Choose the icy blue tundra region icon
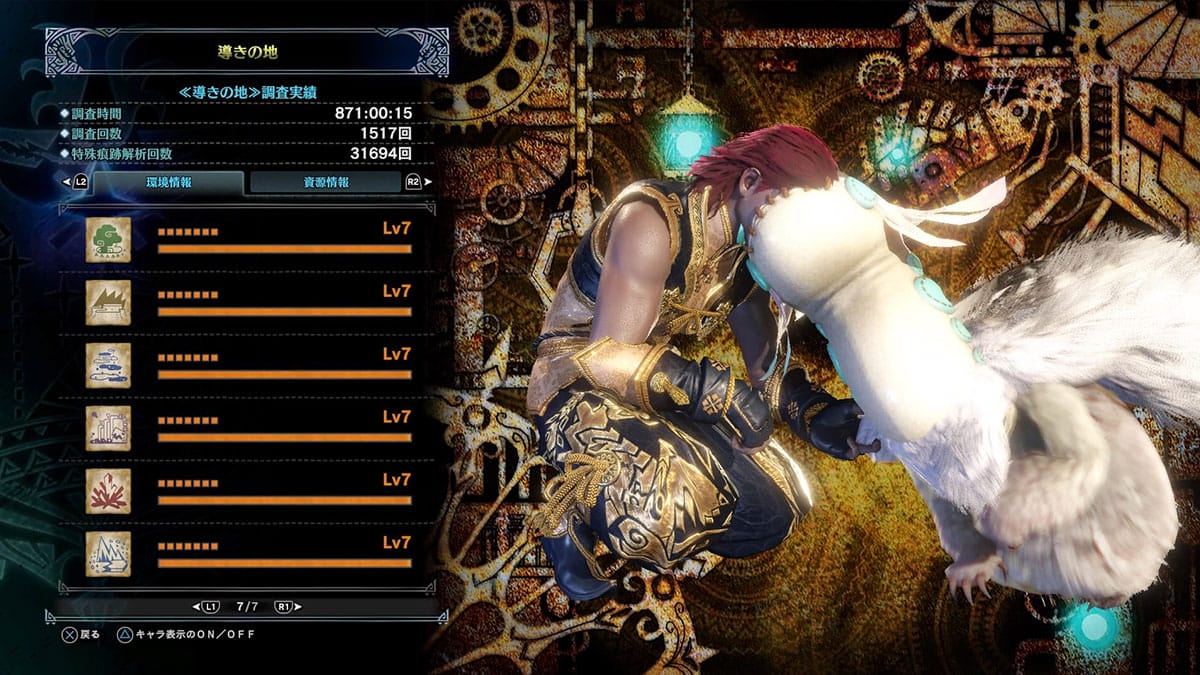 [x=107, y=553]
